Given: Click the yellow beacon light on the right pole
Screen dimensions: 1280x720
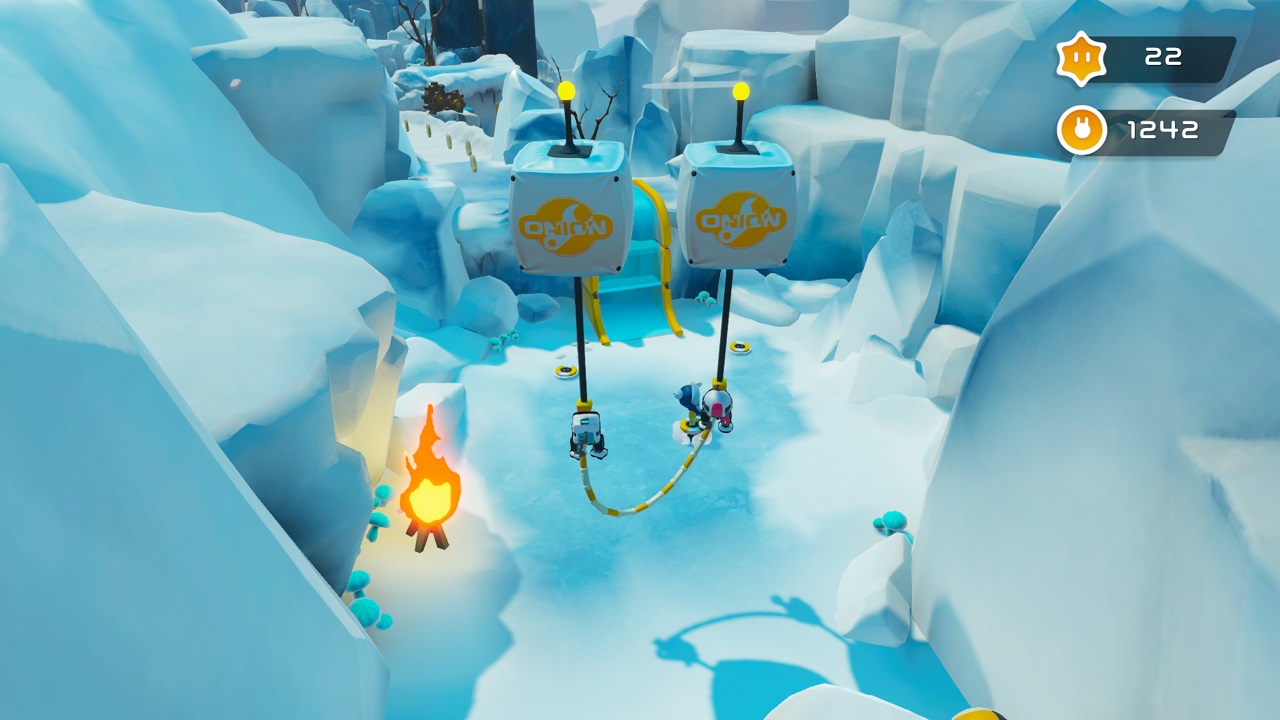Looking at the screenshot, I should point(741,93).
